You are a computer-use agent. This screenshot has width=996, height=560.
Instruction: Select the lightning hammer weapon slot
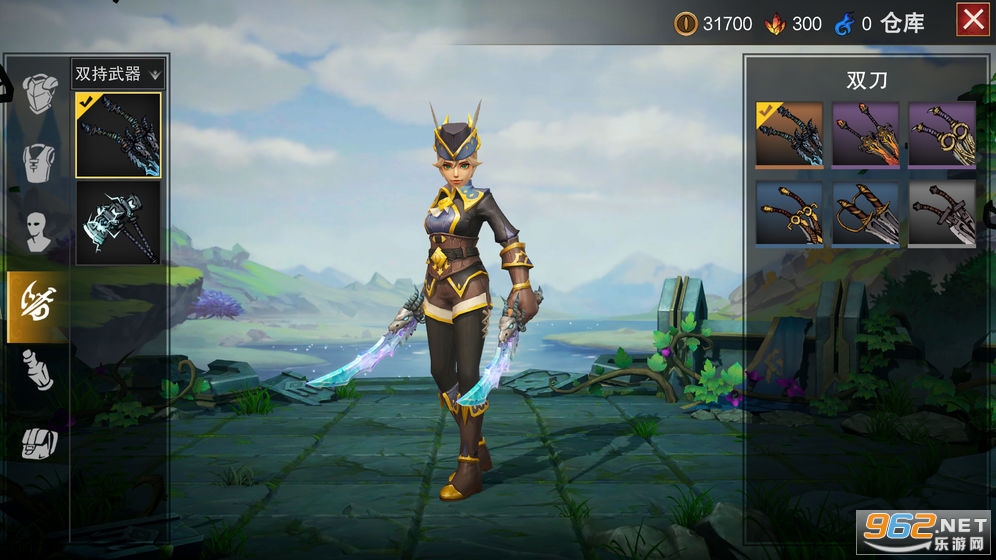coord(118,223)
